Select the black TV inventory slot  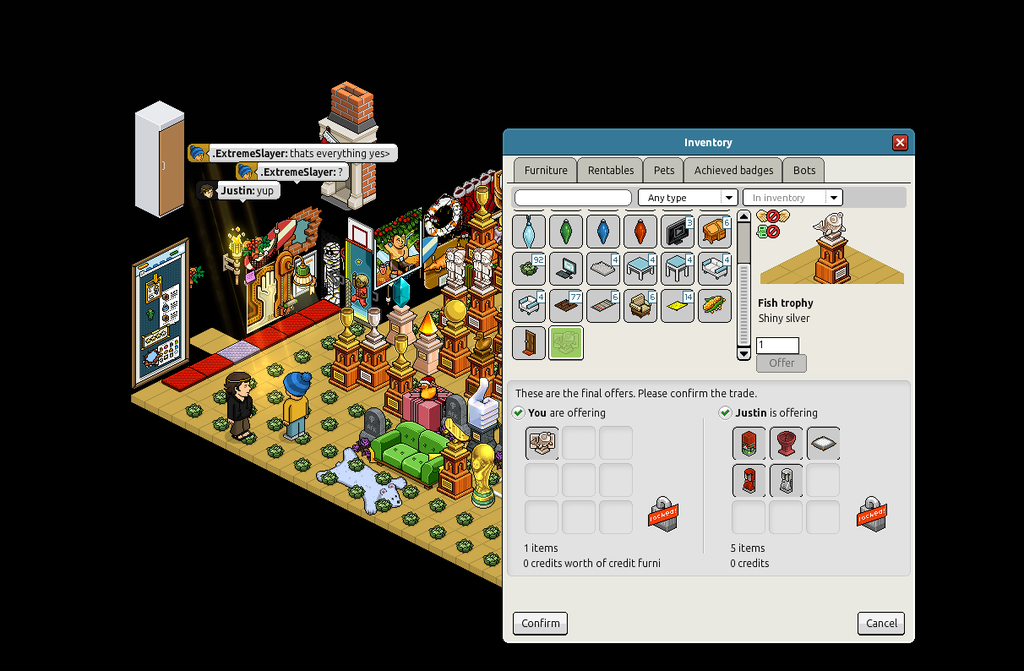click(x=677, y=232)
